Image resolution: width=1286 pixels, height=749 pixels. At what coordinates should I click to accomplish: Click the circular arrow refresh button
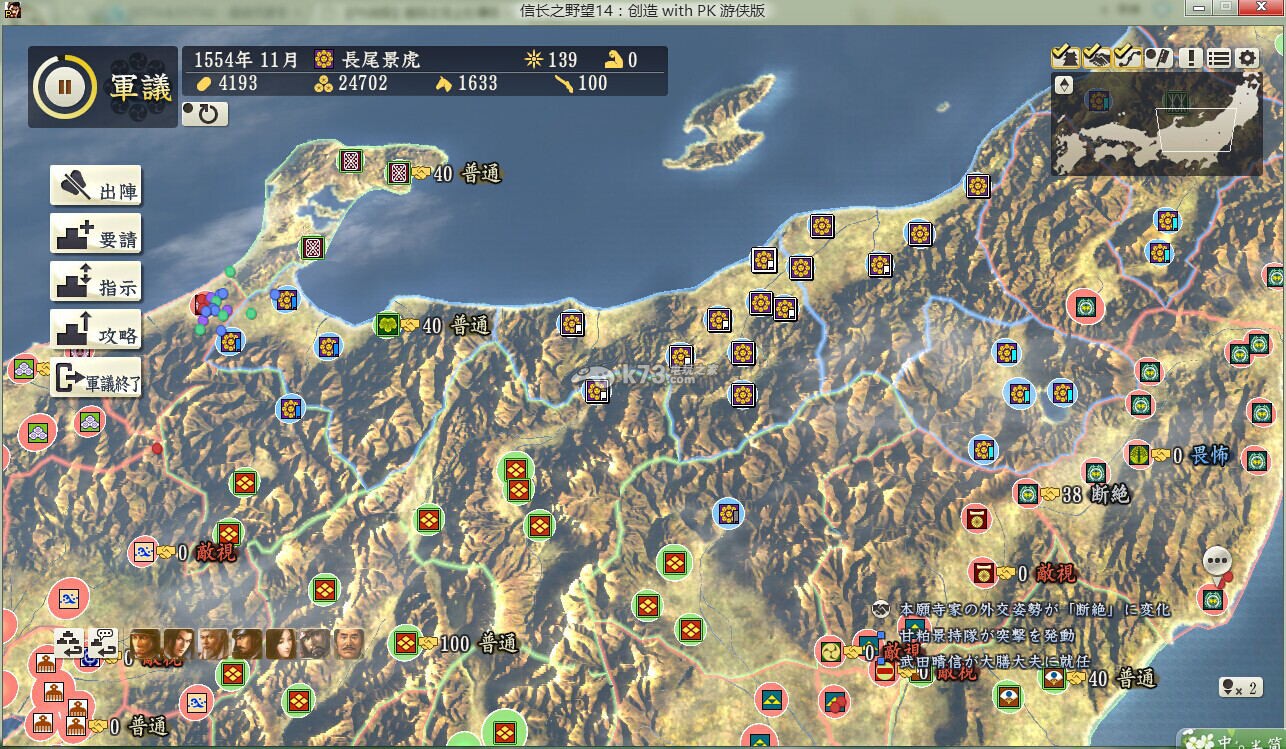tap(205, 114)
